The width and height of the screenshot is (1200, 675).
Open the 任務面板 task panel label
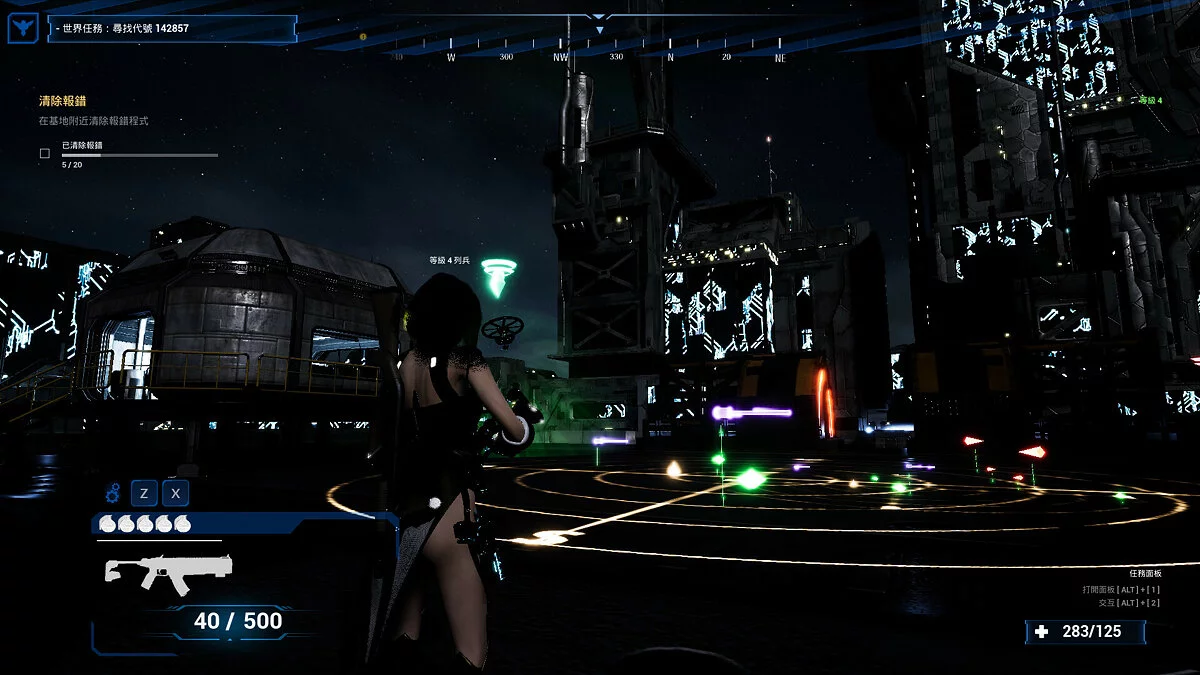click(x=1145, y=573)
